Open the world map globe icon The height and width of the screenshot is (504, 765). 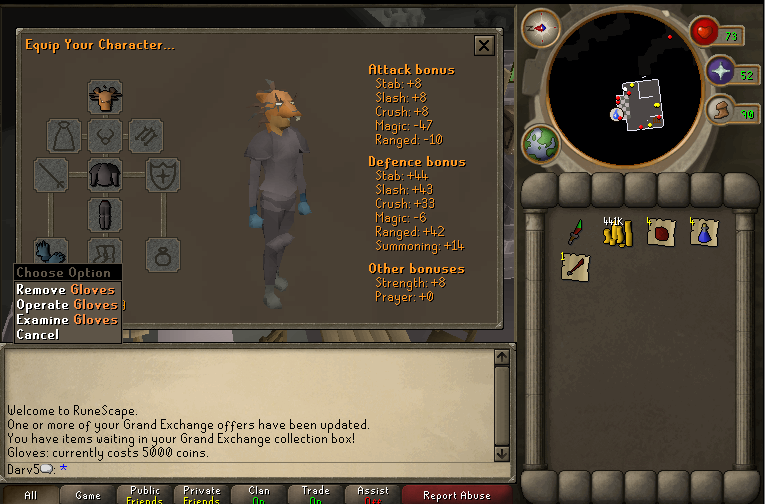pyautogui.click(x=540, y=144)
